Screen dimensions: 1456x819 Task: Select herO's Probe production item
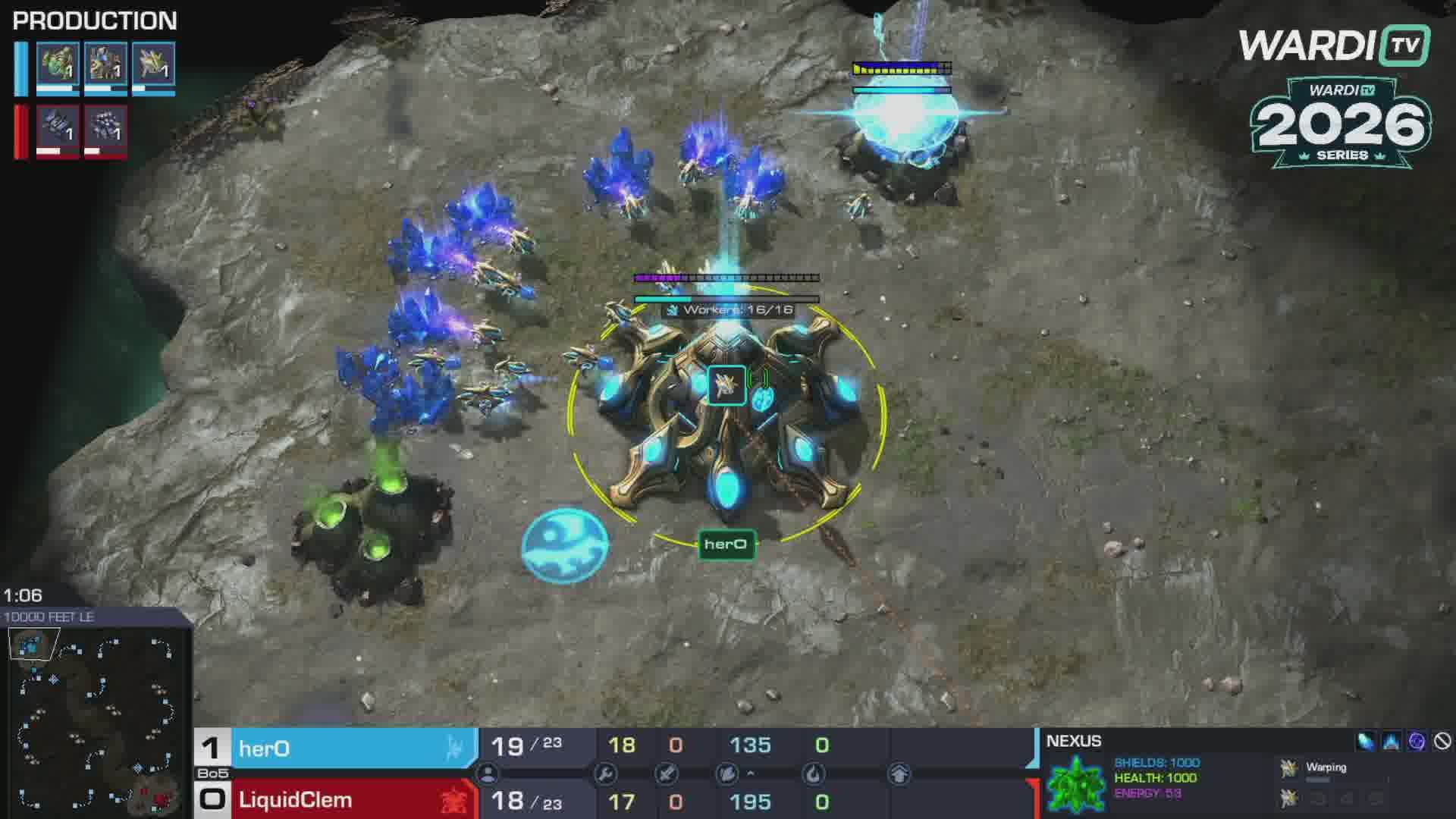click(153, 65)
